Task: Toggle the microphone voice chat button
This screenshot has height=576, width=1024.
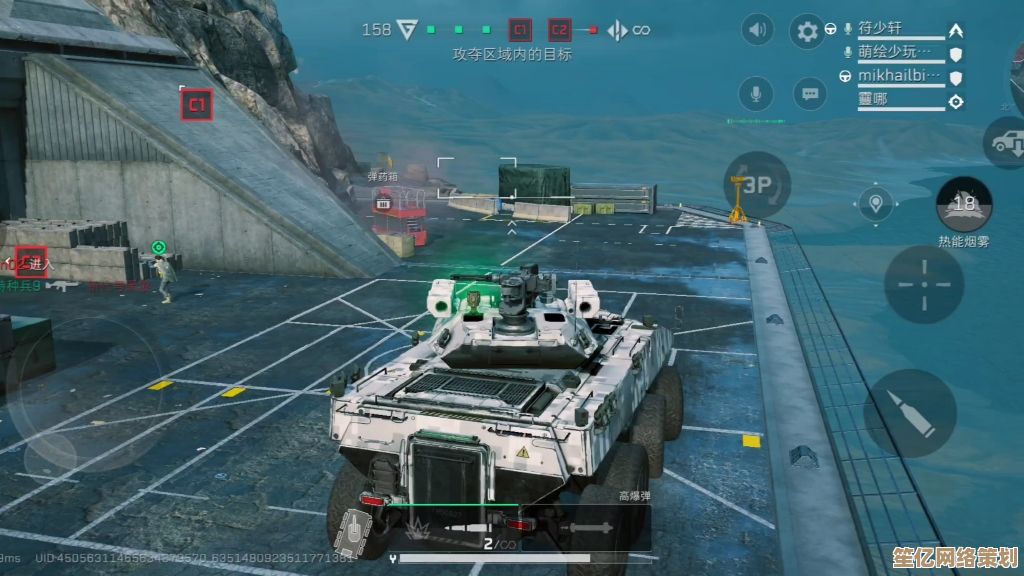Action: [x=756, y=94]
